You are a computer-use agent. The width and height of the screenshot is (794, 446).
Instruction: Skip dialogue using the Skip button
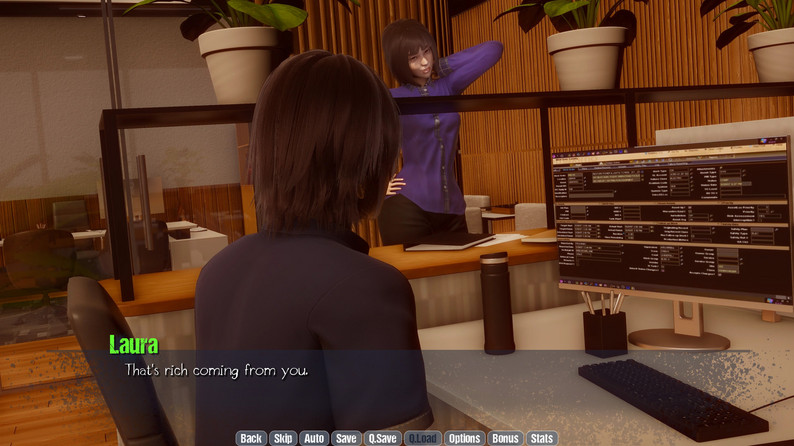point(283,438)
